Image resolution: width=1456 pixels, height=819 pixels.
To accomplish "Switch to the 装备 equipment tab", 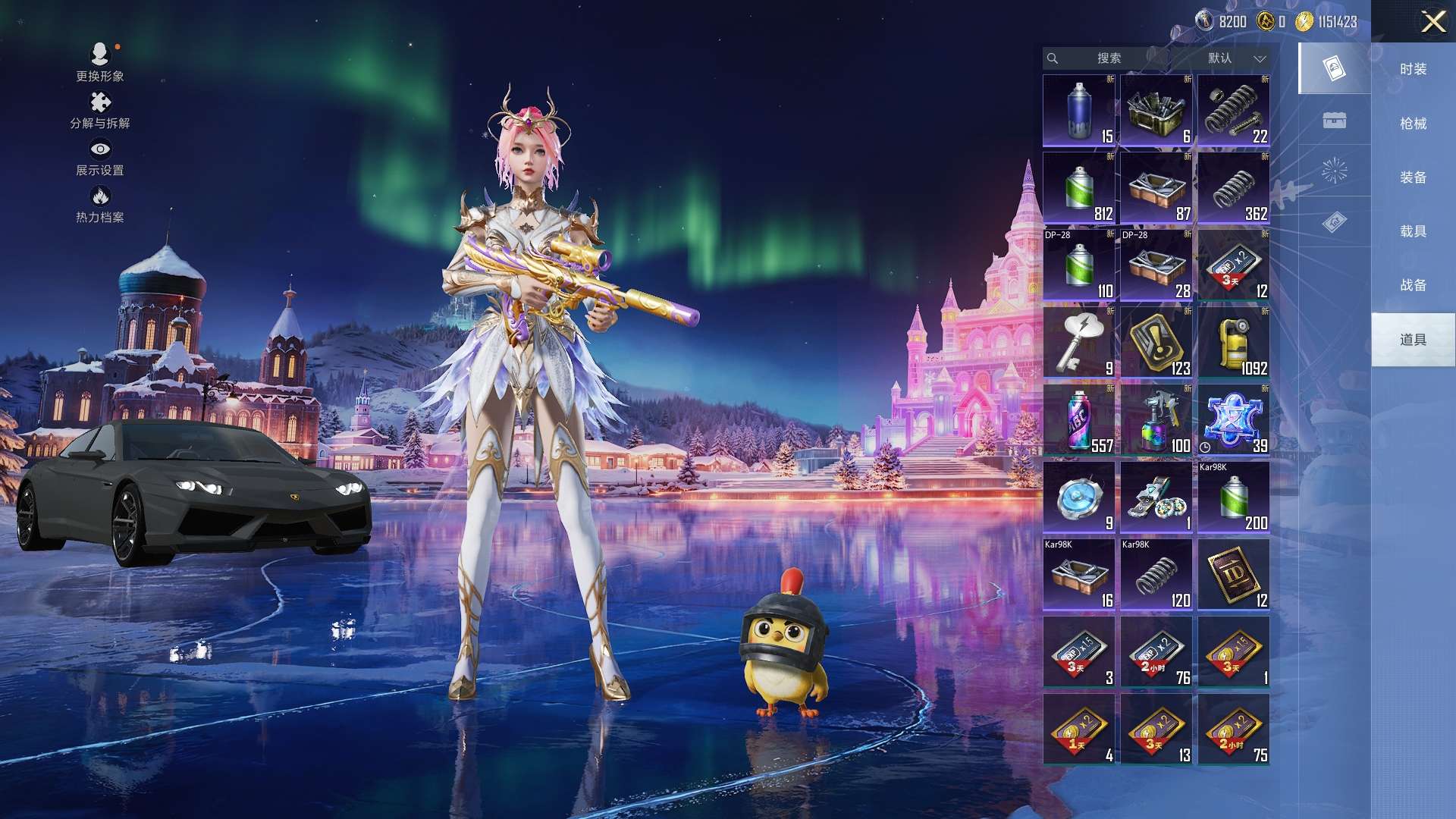I will pos(1413,177).
